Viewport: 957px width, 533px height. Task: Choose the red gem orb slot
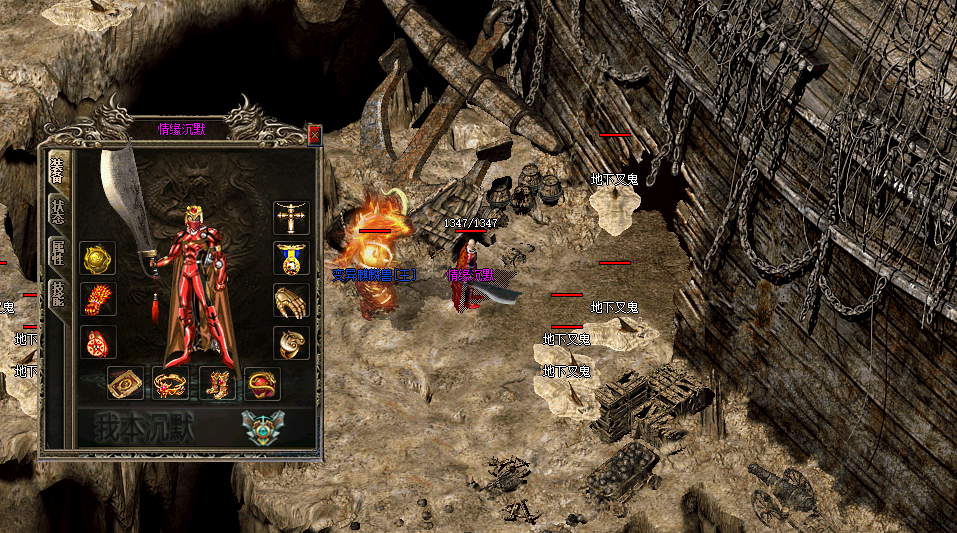pos(262,383)
